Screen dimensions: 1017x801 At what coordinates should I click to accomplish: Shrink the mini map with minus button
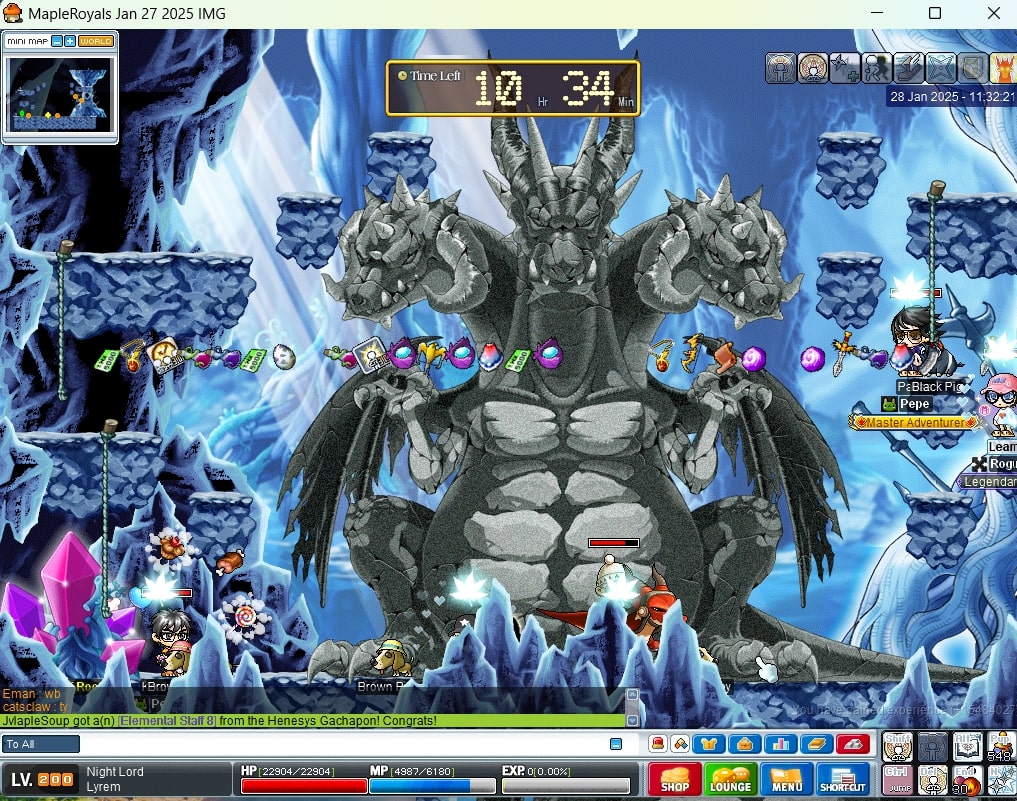click(x=57, y=41)
